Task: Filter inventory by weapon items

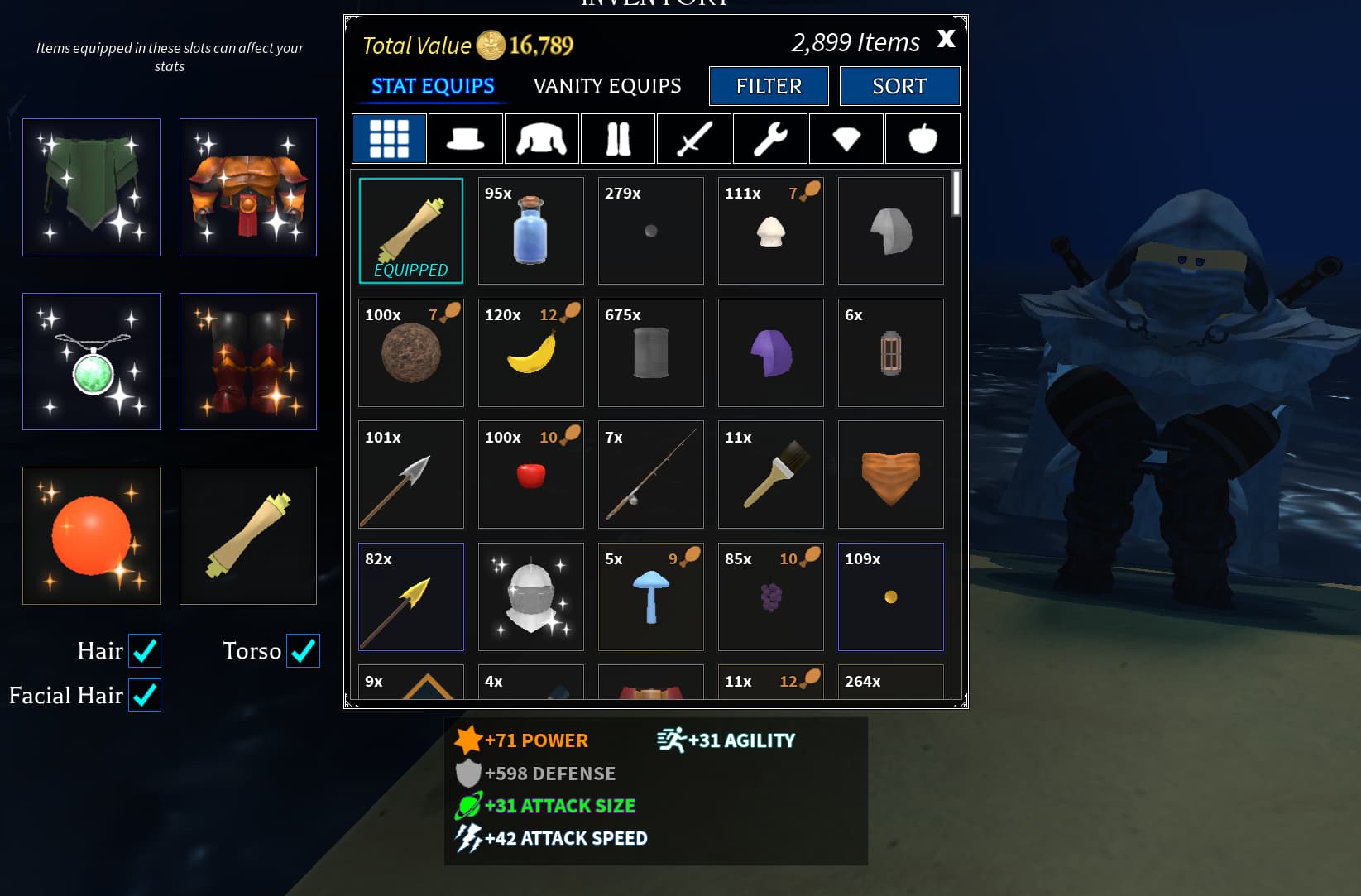Action: click(x=693, y=138)
